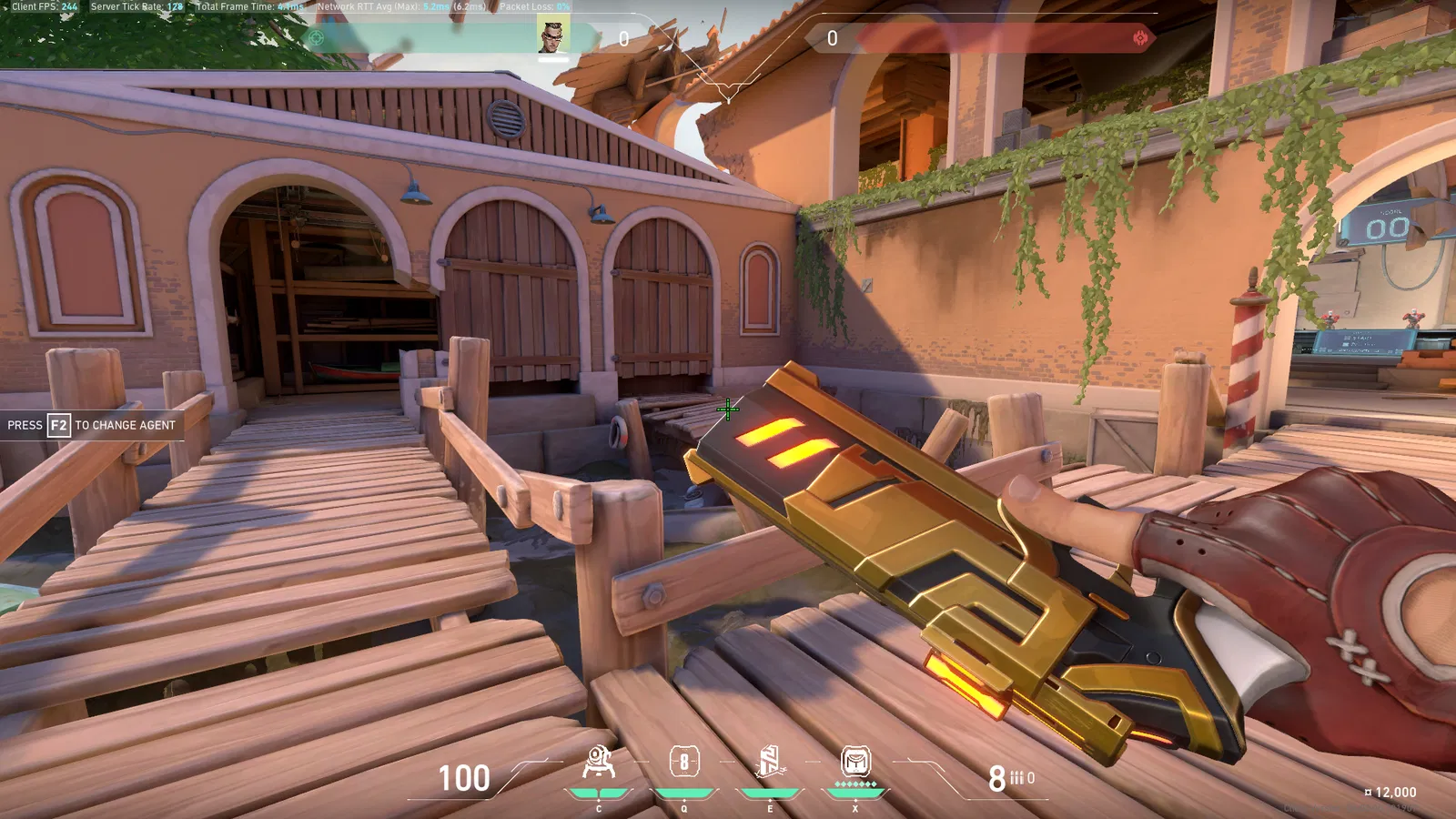This screenshot has width=1456, height=819.
Task: Use the Rendezvous teleport anchor ability
Action: [x=769, y=762]
